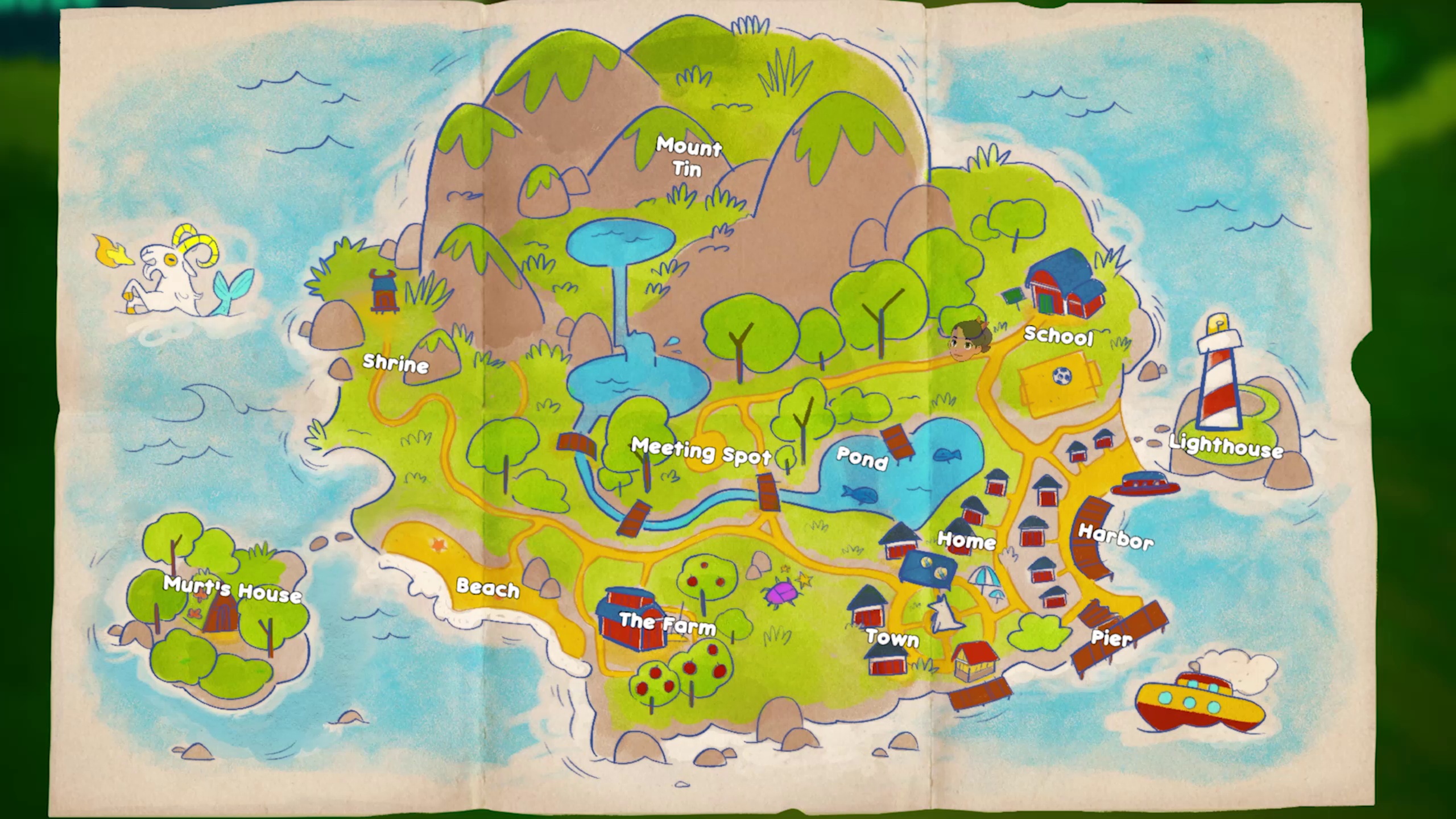Select the player head marker near School
1456x819 pixels.
click(968, 340)
